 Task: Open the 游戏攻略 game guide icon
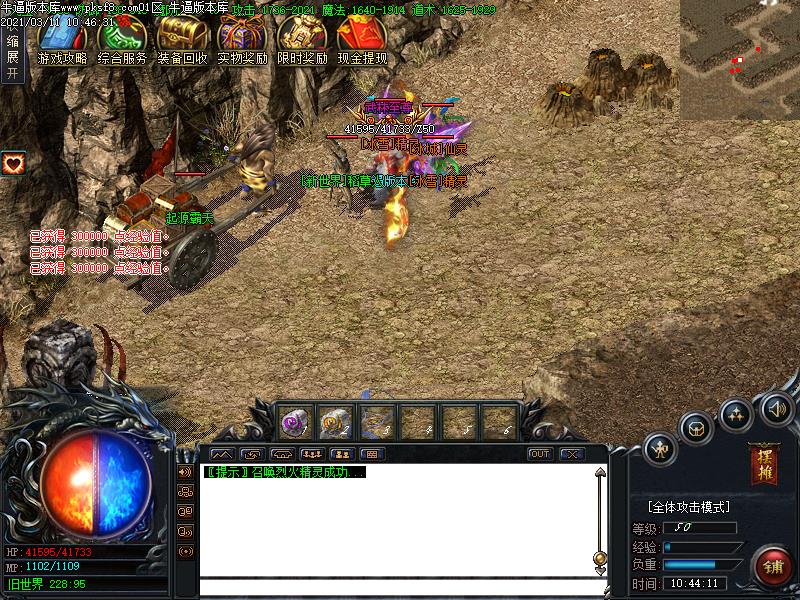click(x=62, y=40)
